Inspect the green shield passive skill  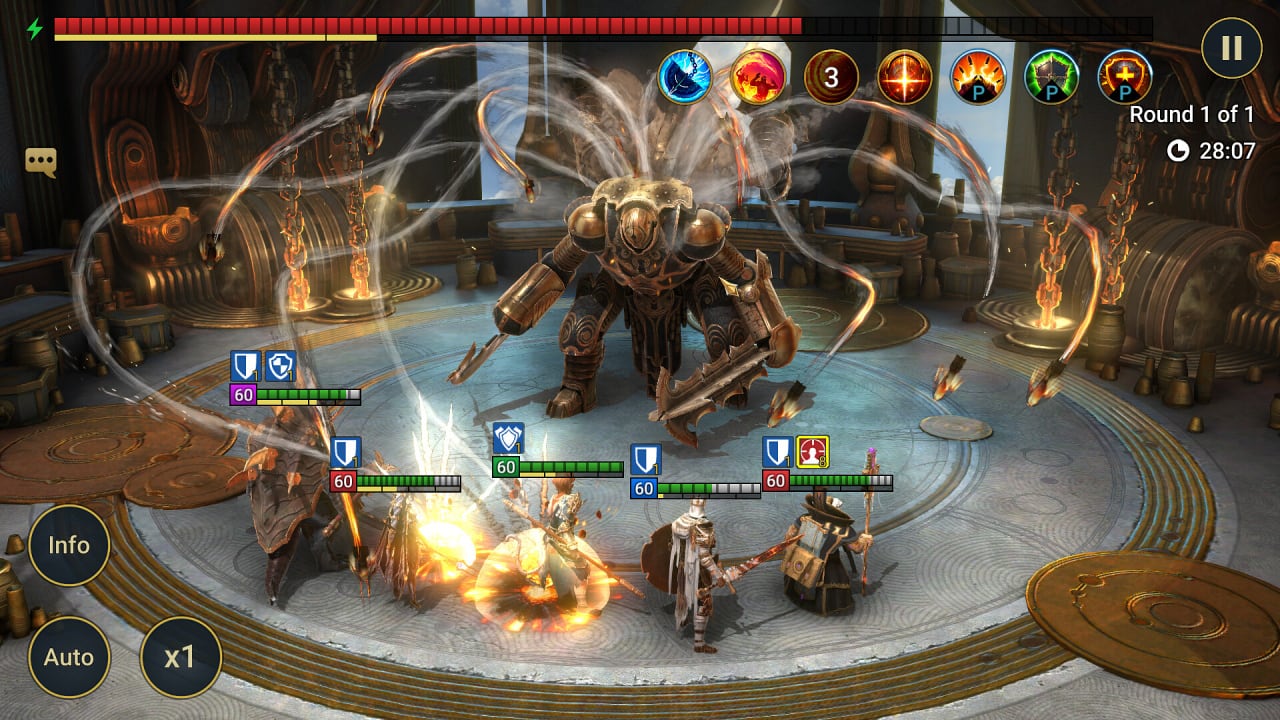1052,77
